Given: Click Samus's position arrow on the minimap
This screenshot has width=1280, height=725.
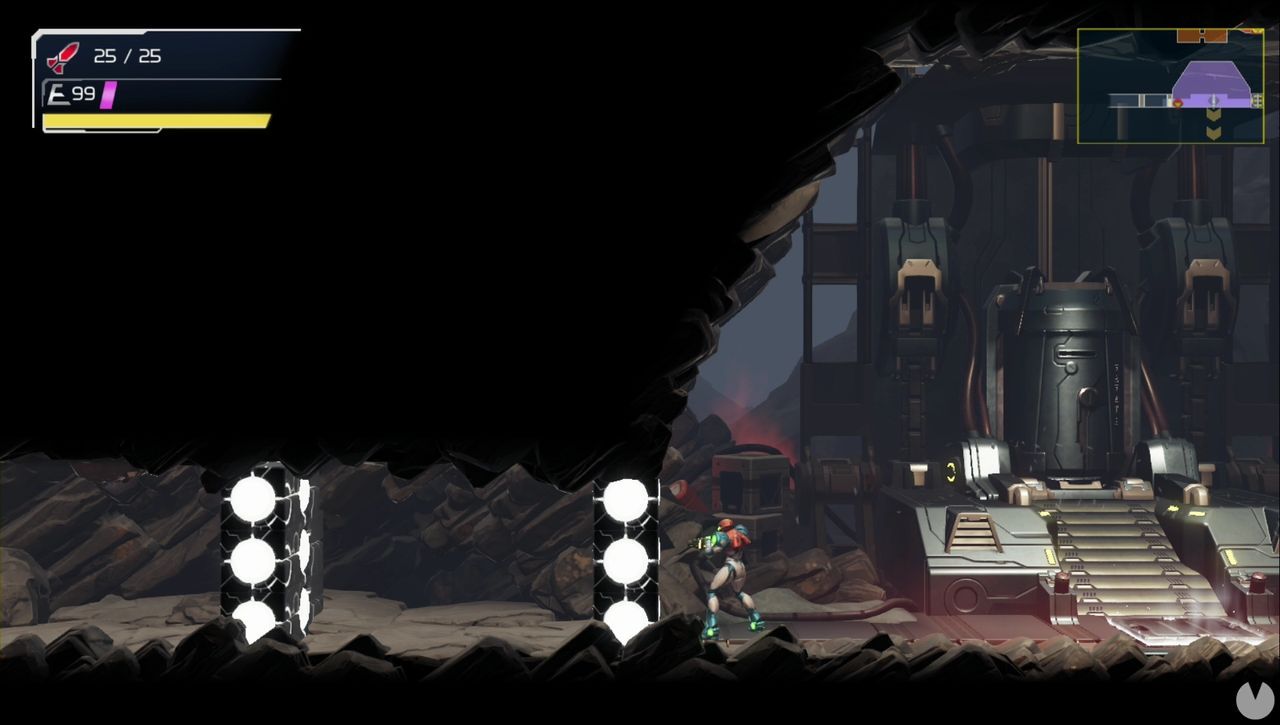Looking at the screenshot, I should click(1214, 100).
